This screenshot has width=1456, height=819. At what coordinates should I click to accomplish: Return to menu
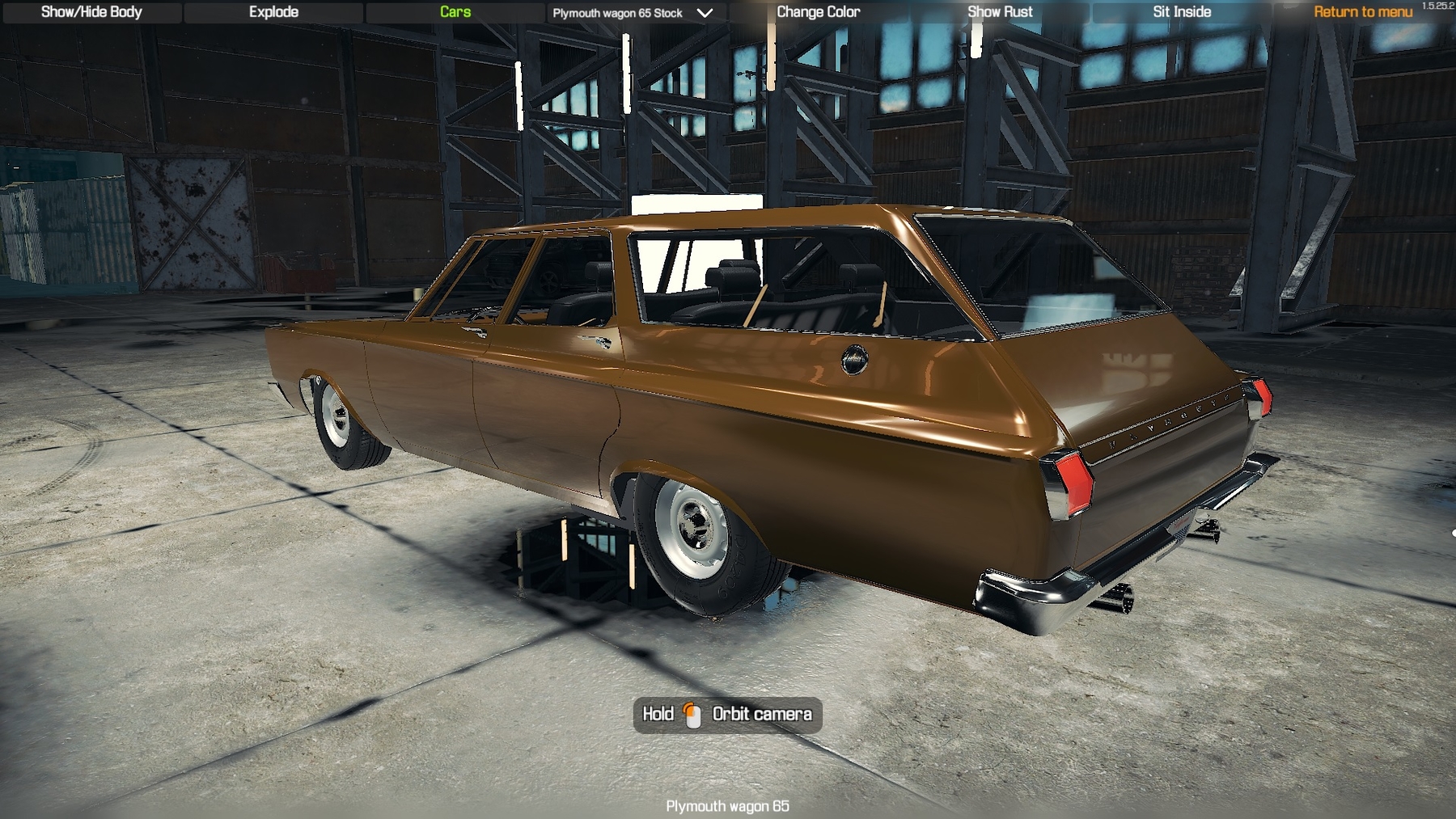tap(1362, 12)
